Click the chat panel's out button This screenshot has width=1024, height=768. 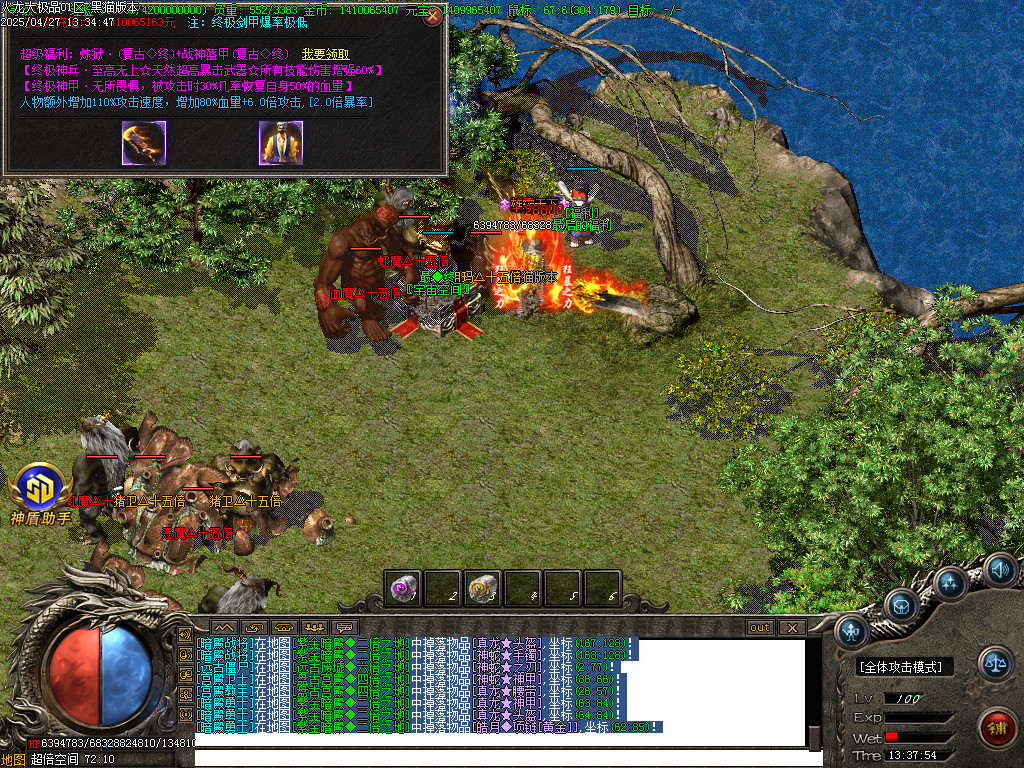click(x=760, y=628)
